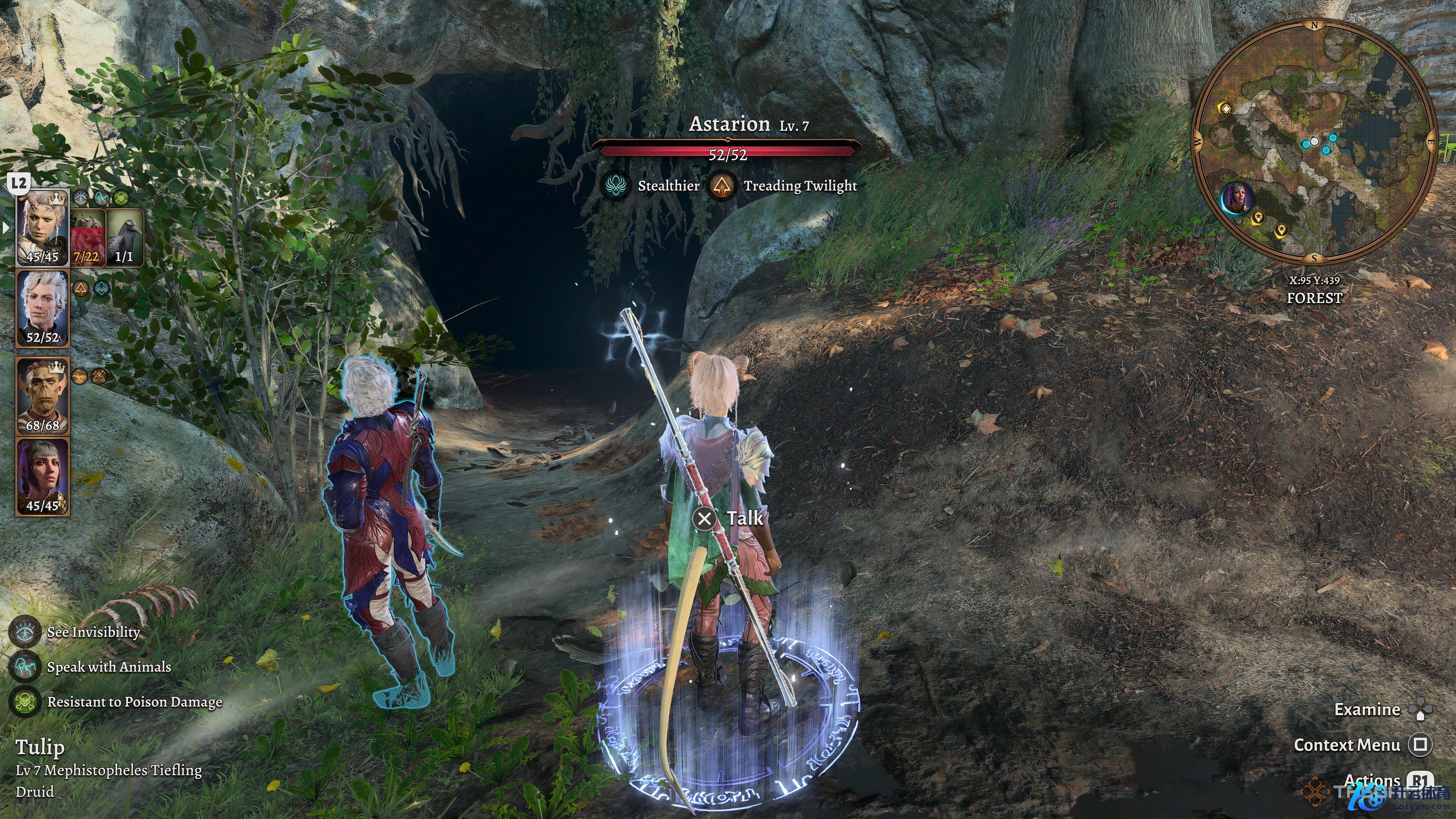The width and height of the screenshot is (1456, 819).
Task: Select Astarion's portrait in the party list
Action: [42, 308]
